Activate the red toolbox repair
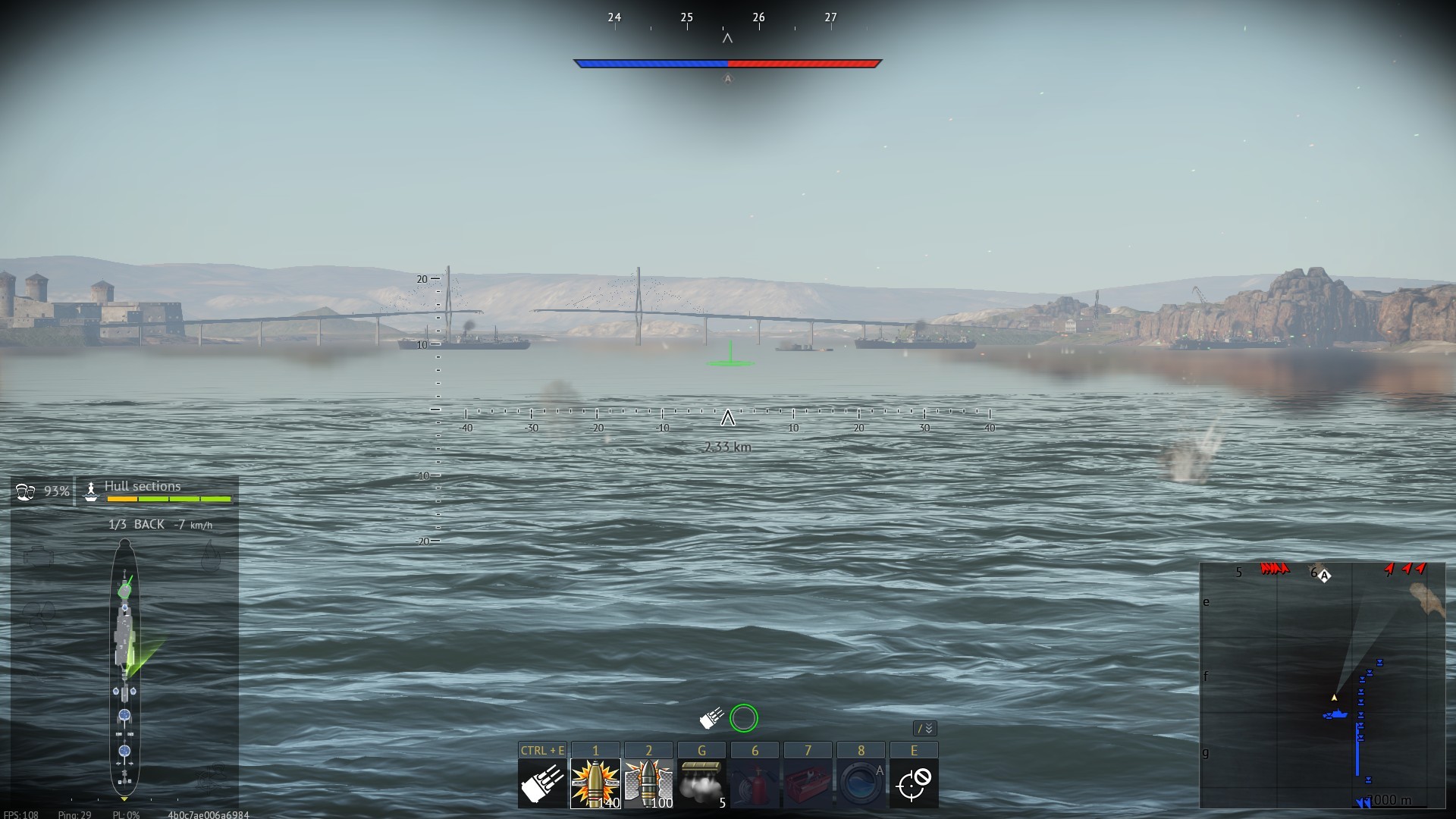Image resolution: width=1456 pixels, height=819 pixels. click(x=808, y=783)
